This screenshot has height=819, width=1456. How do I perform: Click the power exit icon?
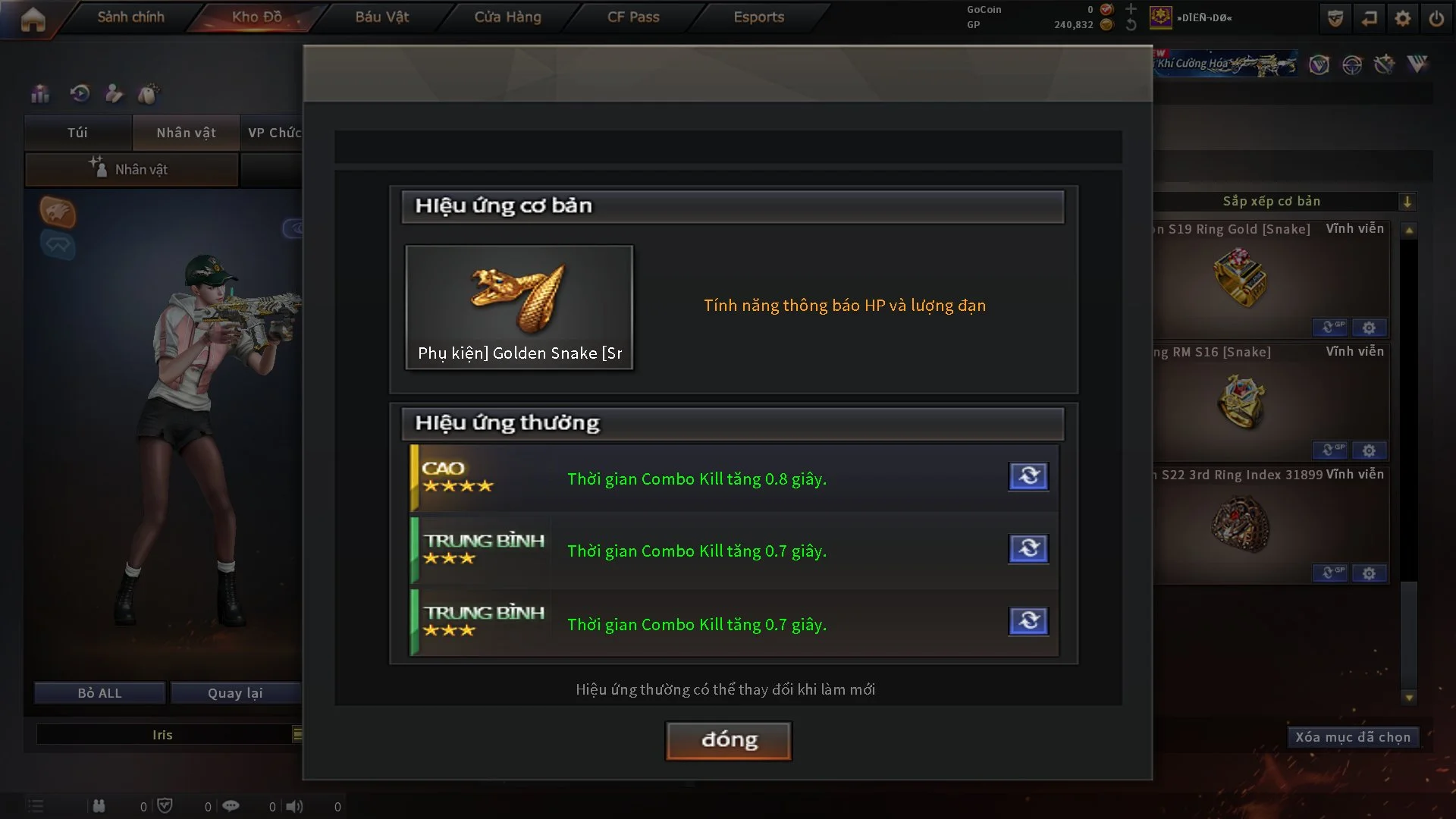click(x=1436, y=18)
